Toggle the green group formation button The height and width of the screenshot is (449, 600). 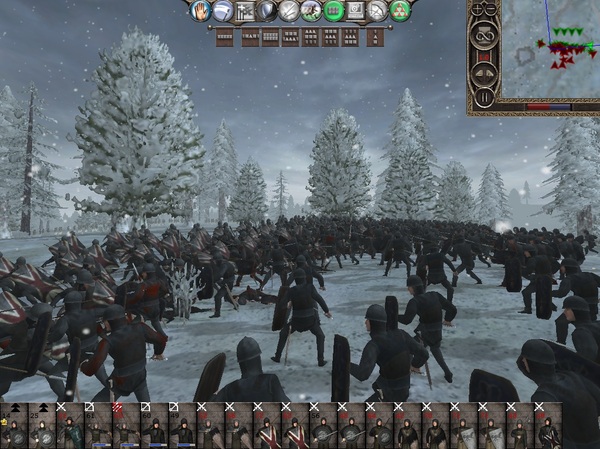pyautogui.click(x=333, y=11)
